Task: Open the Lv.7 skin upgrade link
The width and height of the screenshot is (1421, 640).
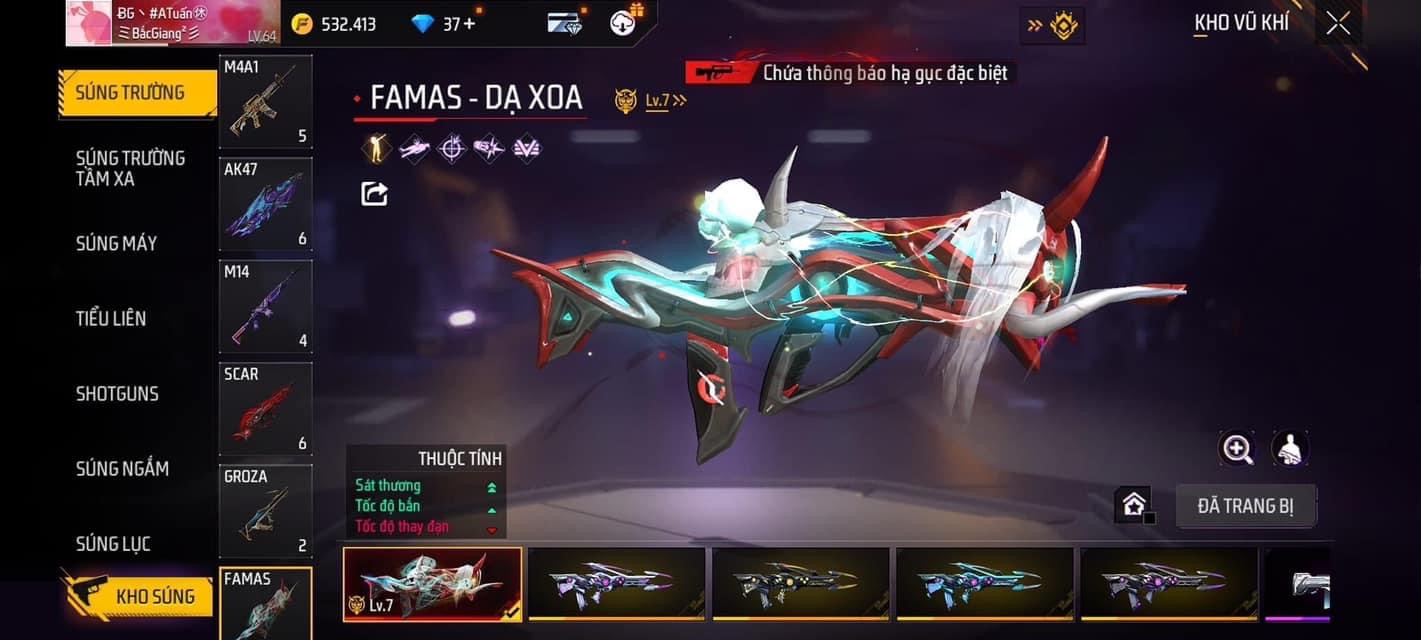Action: [x=665, y=100]
